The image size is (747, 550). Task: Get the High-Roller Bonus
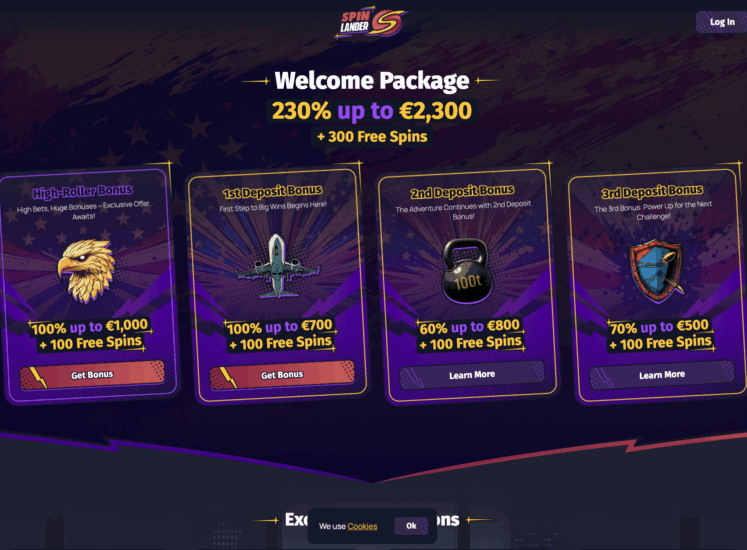click(x=92, y=375)
